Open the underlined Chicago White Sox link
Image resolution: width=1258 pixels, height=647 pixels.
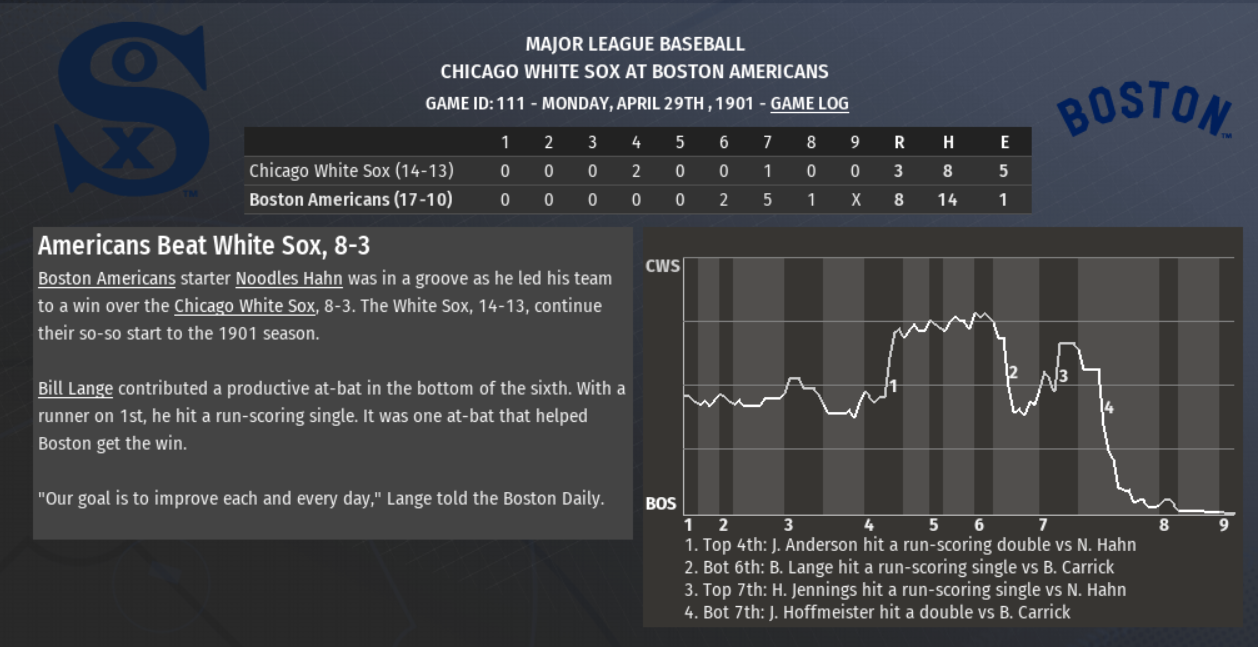pos(244,306)
